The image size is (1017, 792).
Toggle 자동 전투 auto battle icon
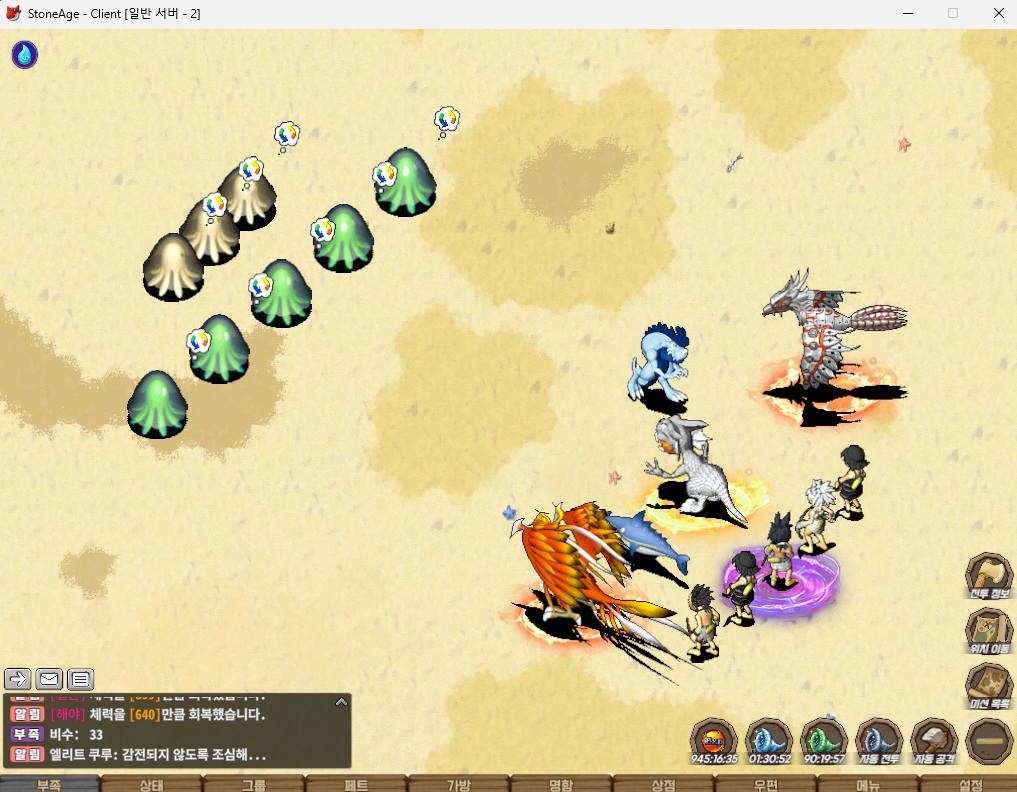(879, 740)
